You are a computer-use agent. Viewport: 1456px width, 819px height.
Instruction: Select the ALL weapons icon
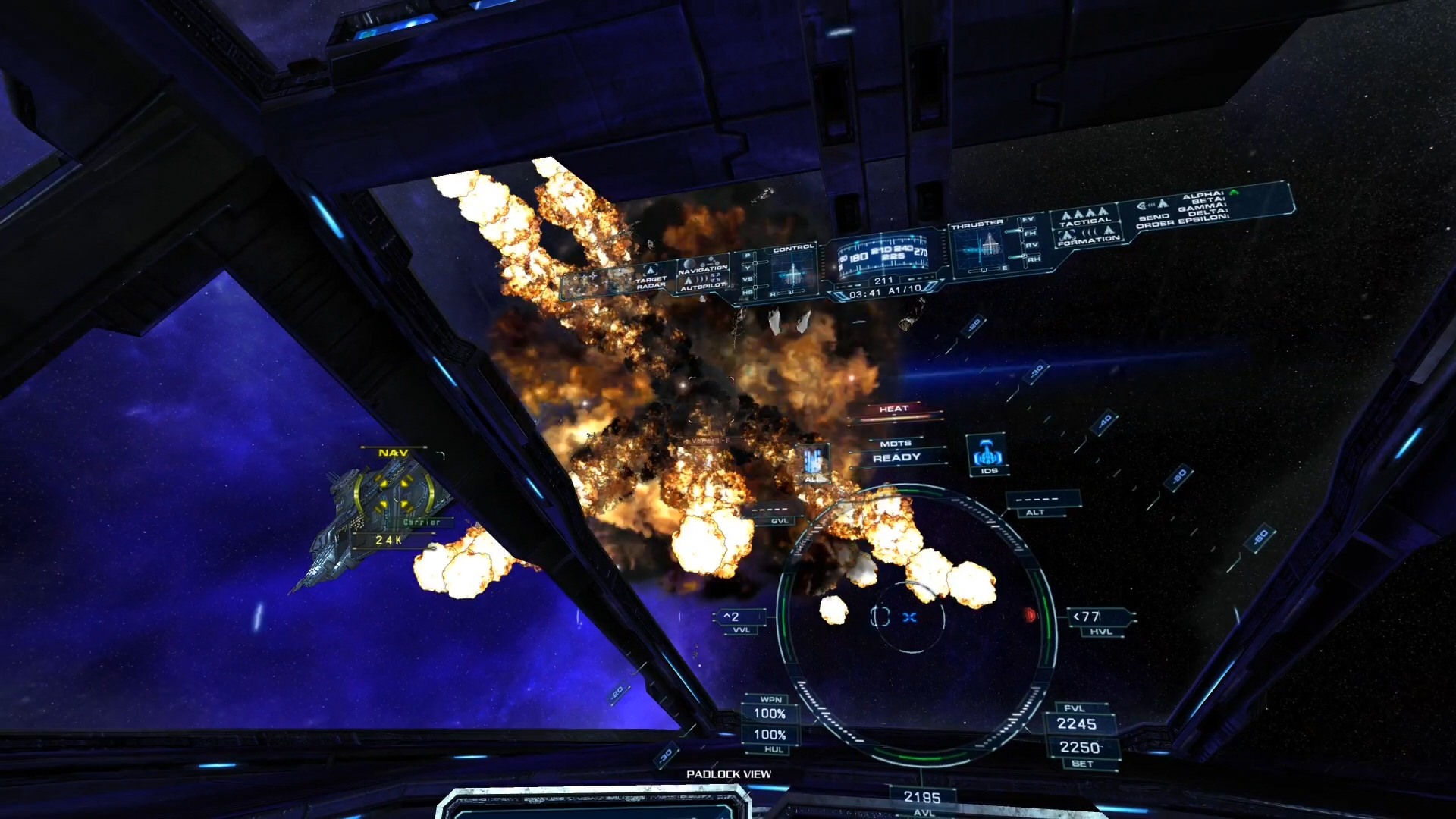813,463
